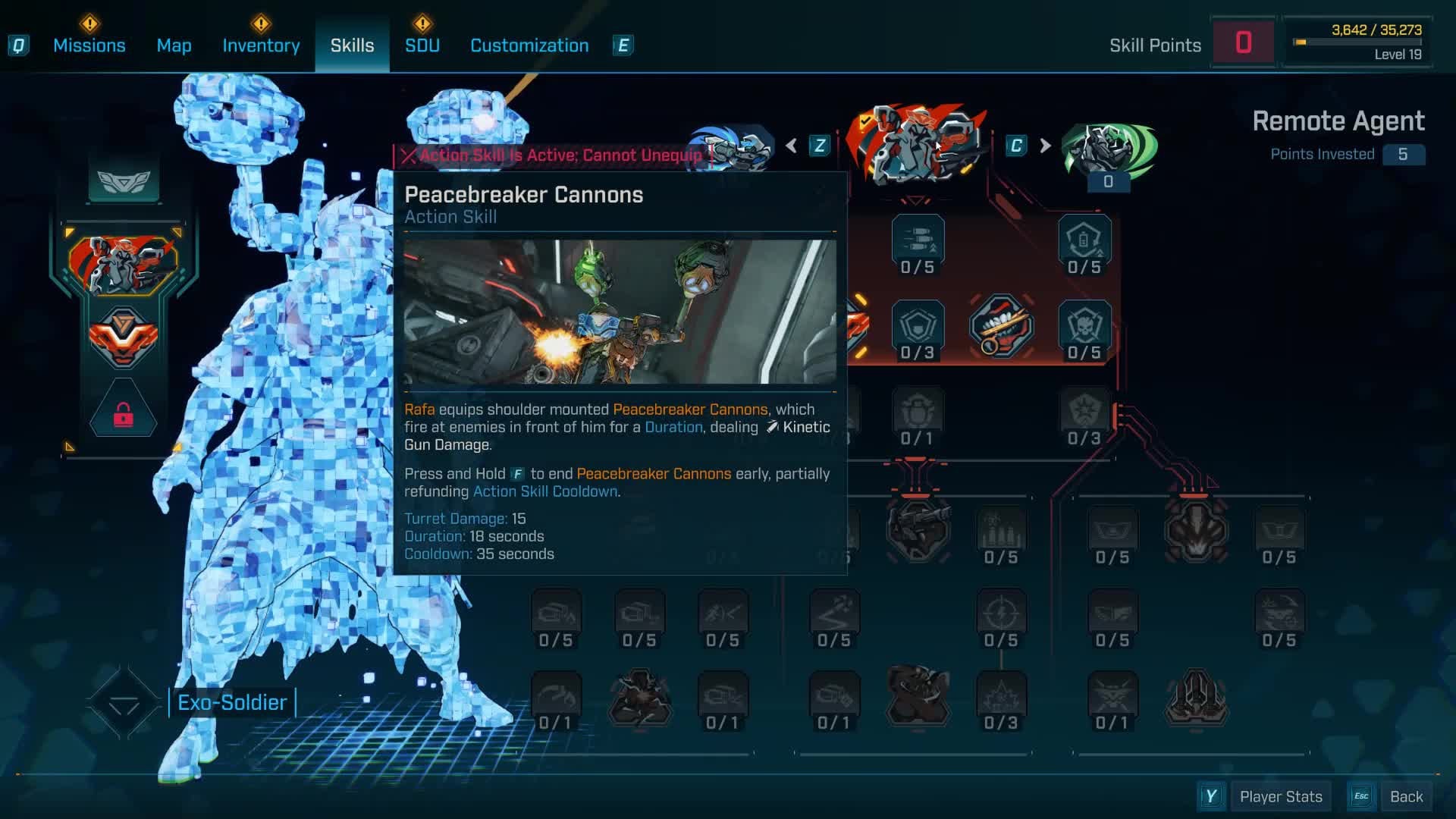Click the Back button

[1406, 796]
